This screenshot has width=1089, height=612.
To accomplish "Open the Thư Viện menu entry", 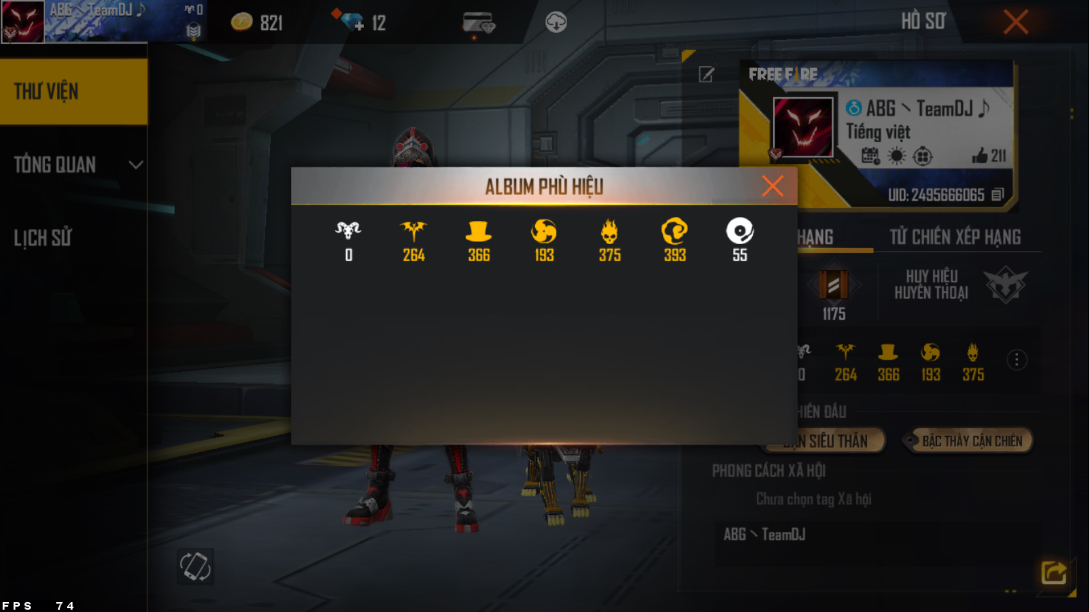I will click(73, 91).
